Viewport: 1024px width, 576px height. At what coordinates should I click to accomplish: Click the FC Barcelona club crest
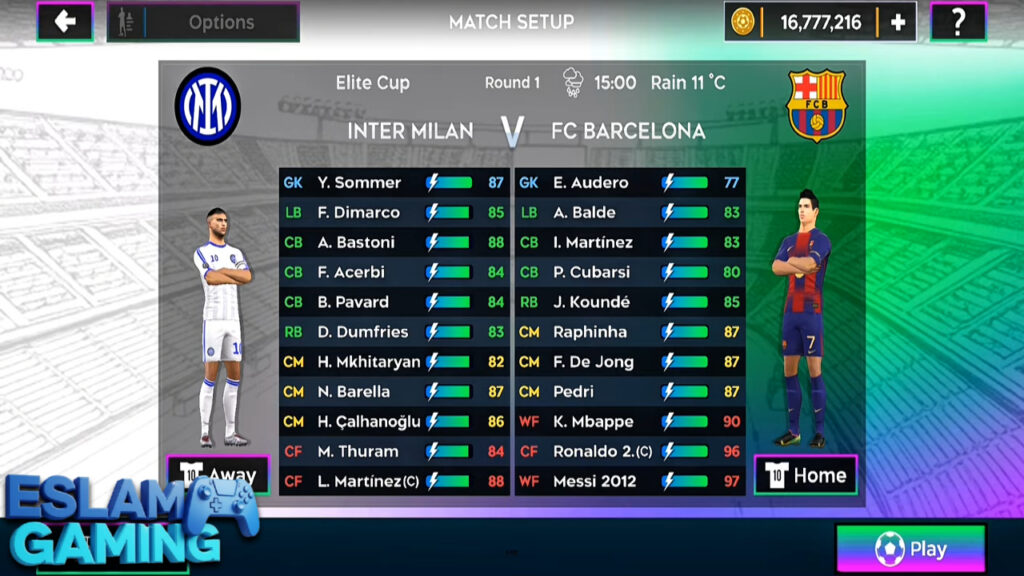(816, 104)
